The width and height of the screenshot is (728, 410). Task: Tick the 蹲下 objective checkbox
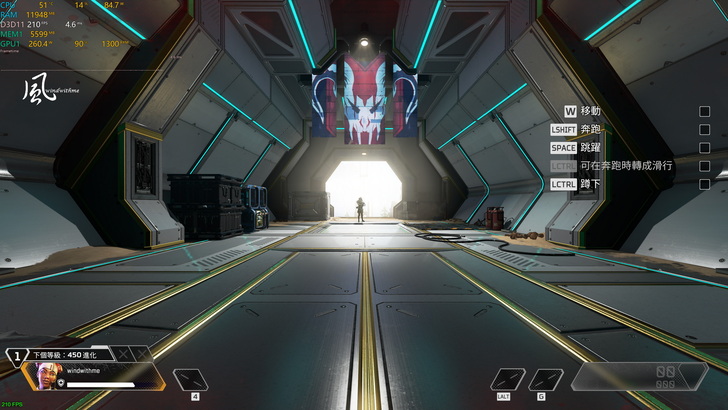point(704,184)
